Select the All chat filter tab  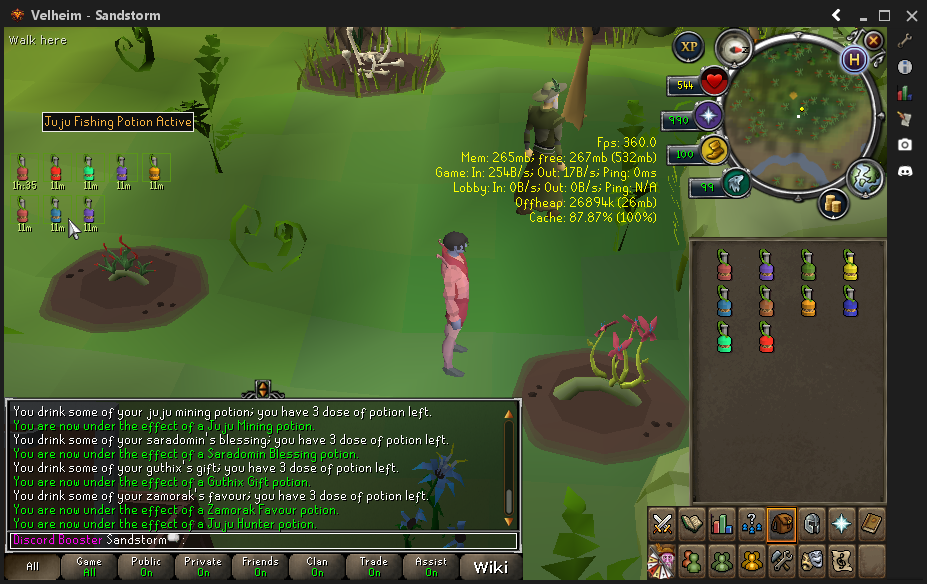(x=33, y=567)
